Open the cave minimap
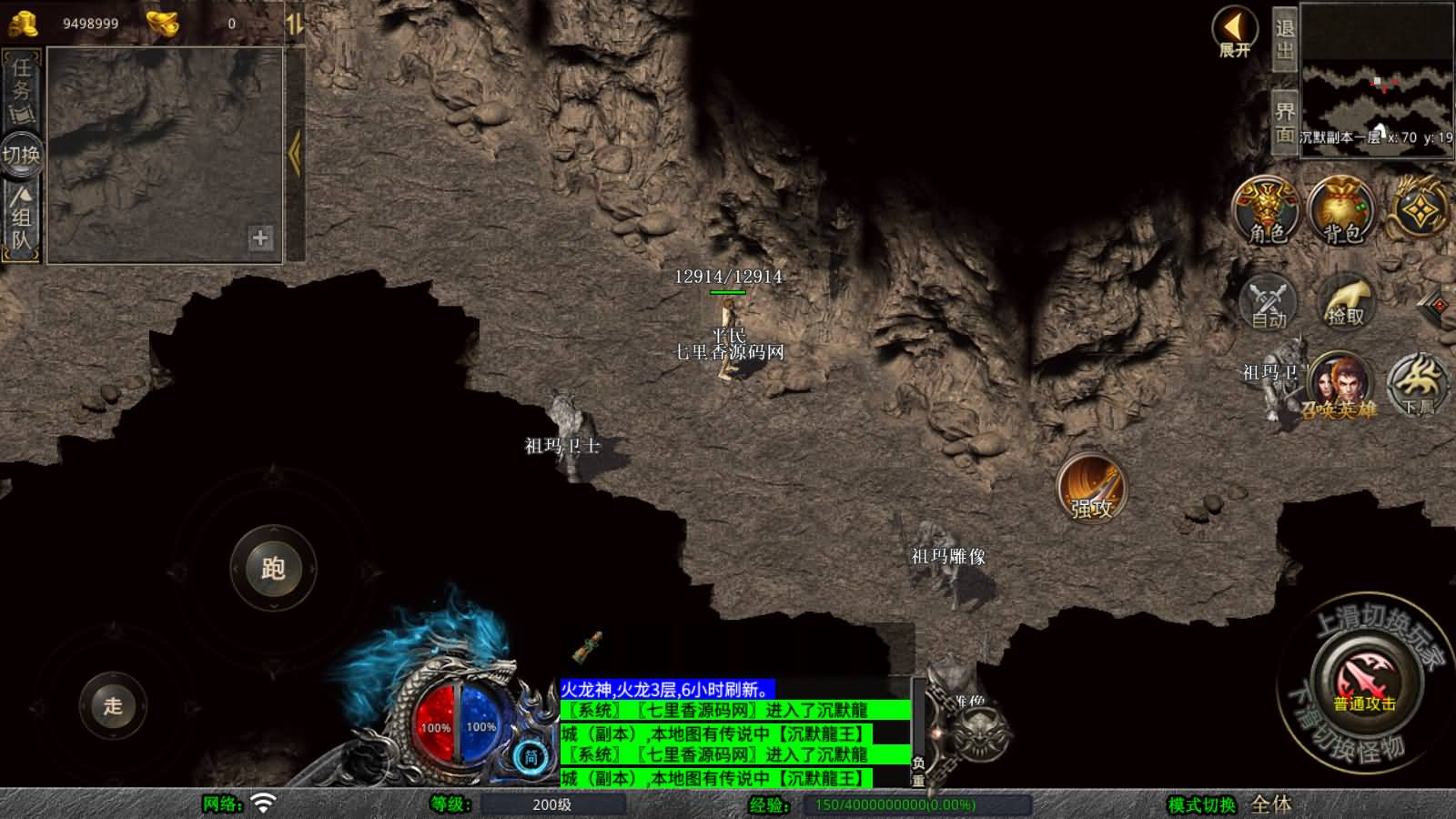This screenshot has height=819, width=1456. (x=1377, y=79)
